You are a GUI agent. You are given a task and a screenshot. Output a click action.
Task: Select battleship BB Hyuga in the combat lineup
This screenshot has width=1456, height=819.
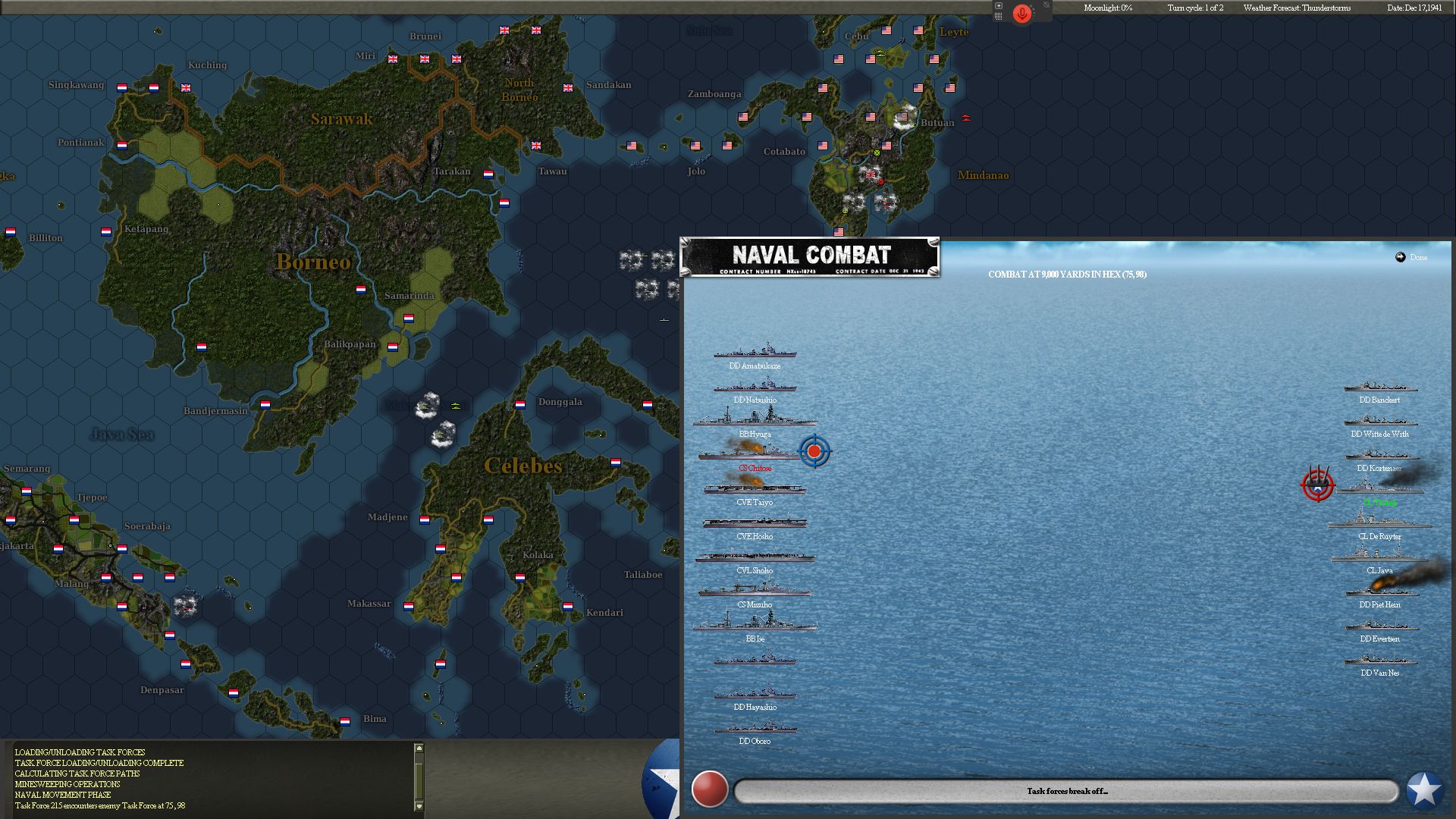(755, 419)
